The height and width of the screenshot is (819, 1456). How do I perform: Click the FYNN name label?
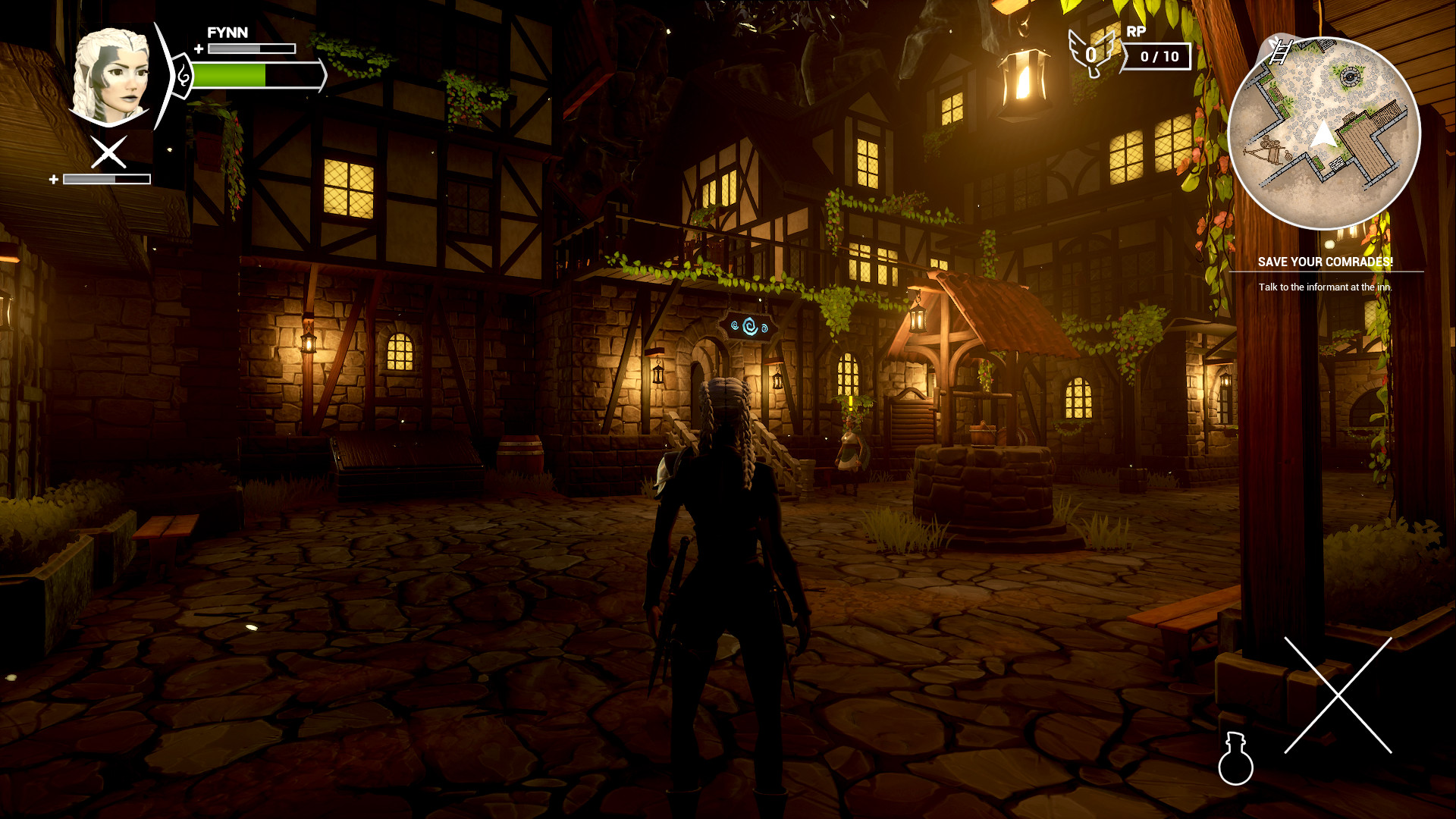(225, 33)
